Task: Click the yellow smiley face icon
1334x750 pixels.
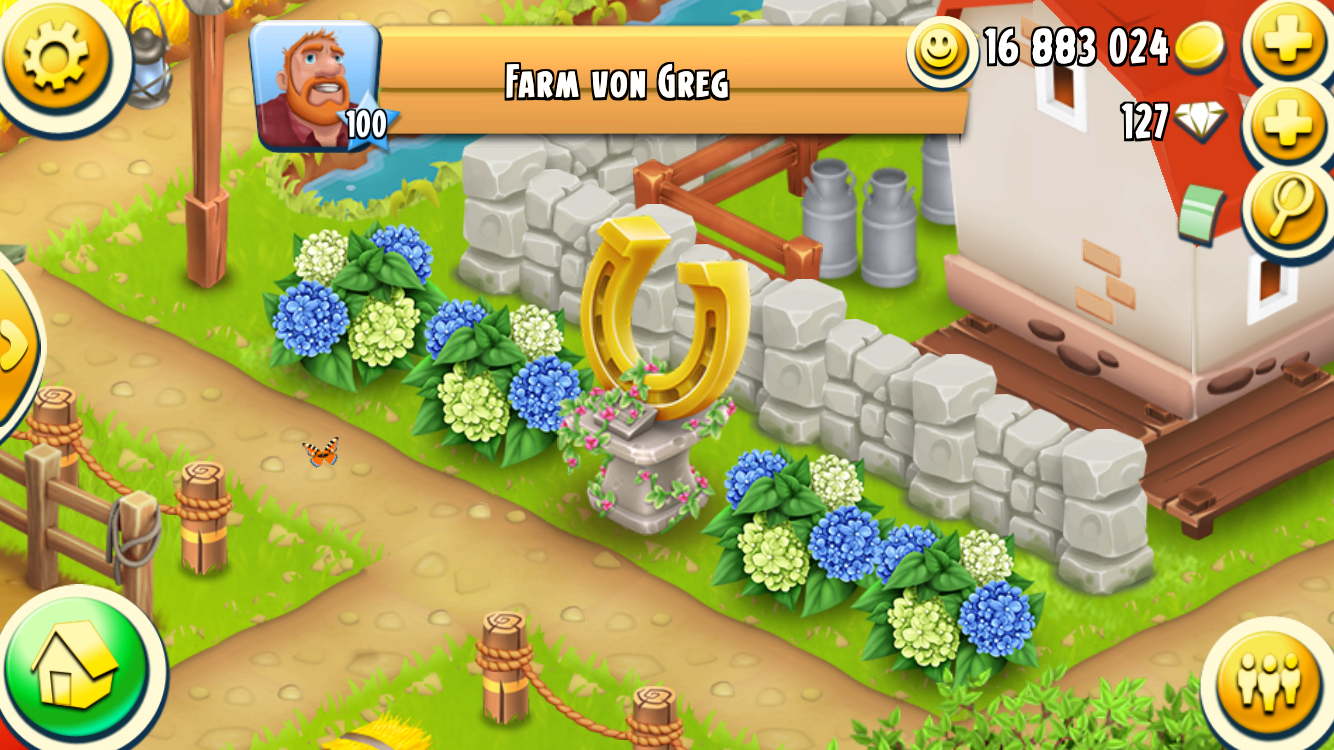Action: (x=942, y=51)
